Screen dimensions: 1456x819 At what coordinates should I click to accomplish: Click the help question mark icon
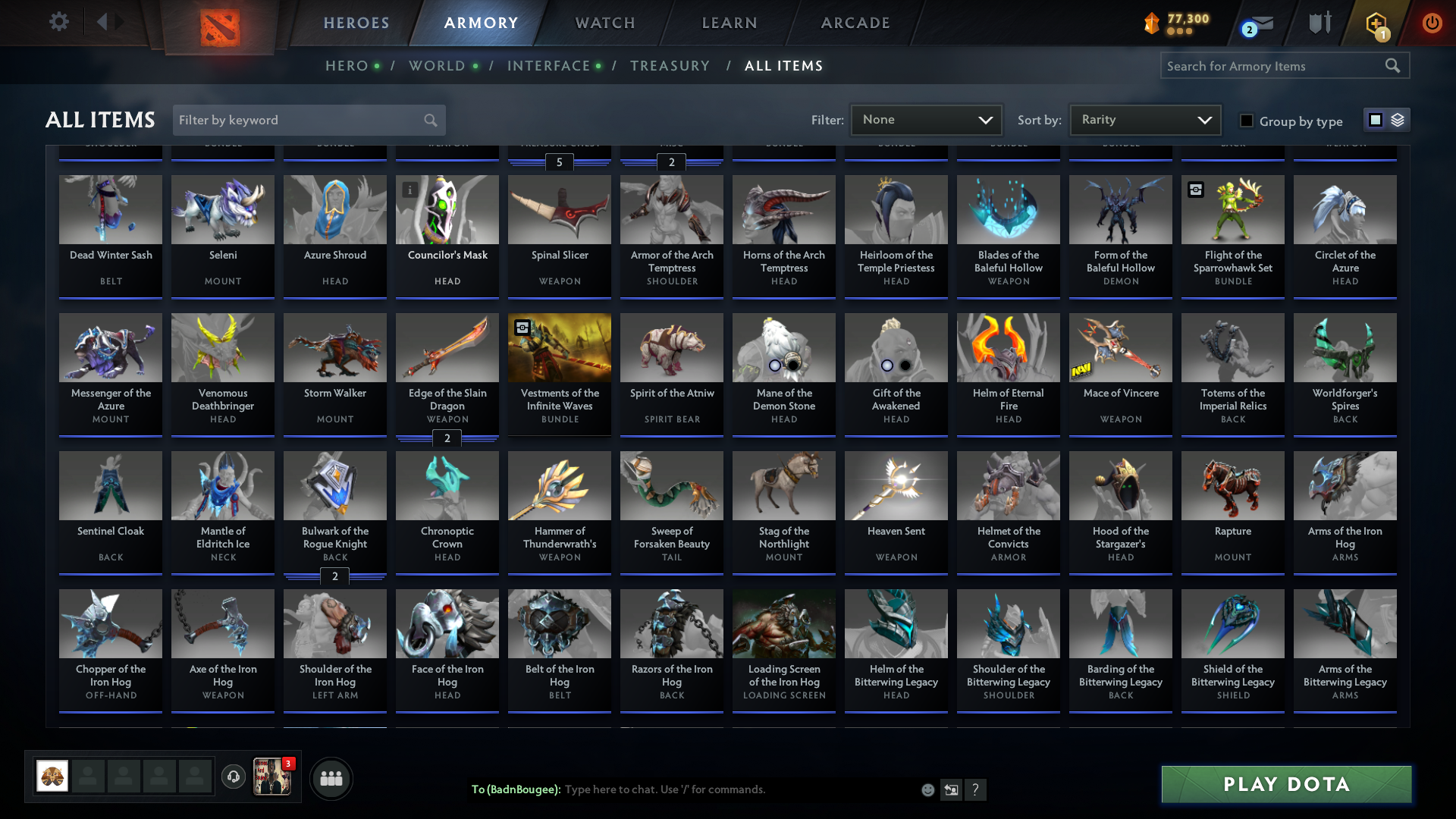point(976,789)
